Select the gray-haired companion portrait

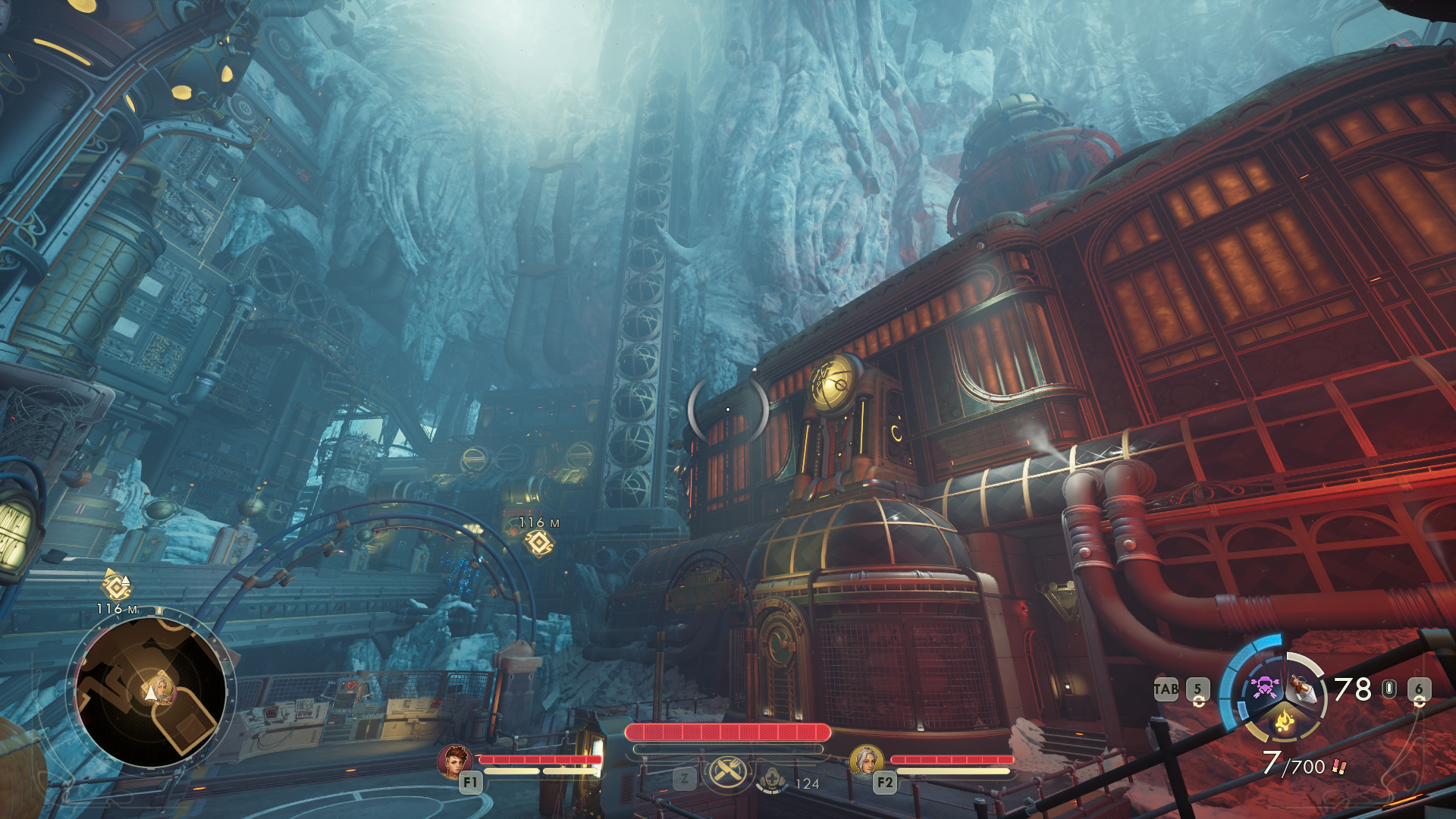[866, 761]
